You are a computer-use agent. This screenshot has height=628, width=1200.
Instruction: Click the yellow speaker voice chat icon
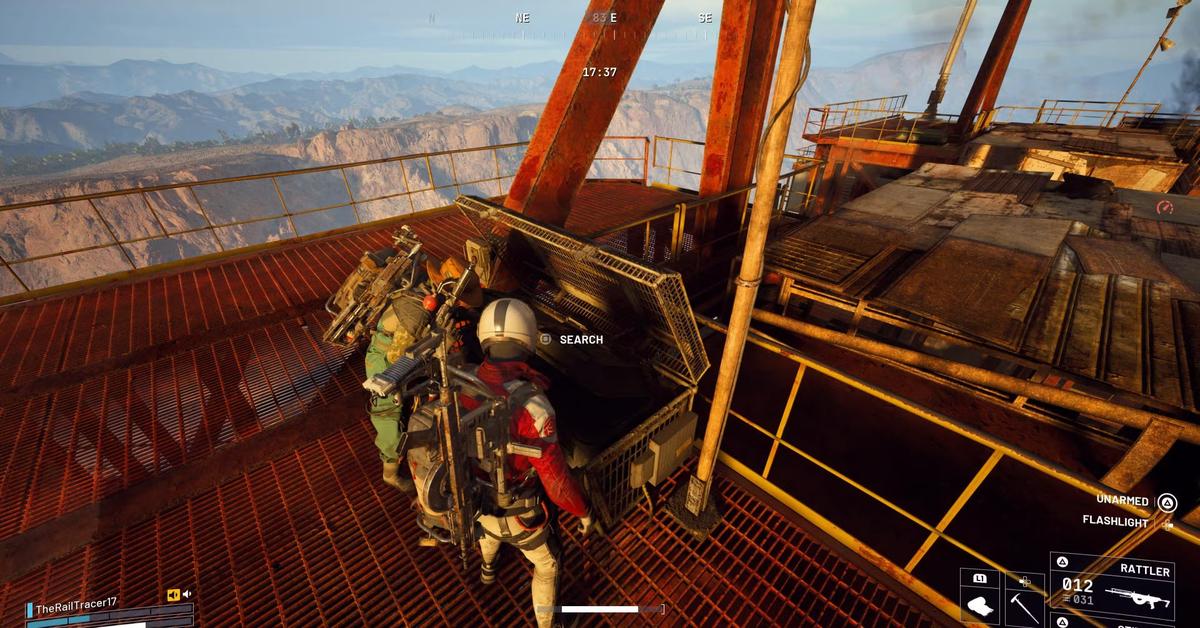173,595
